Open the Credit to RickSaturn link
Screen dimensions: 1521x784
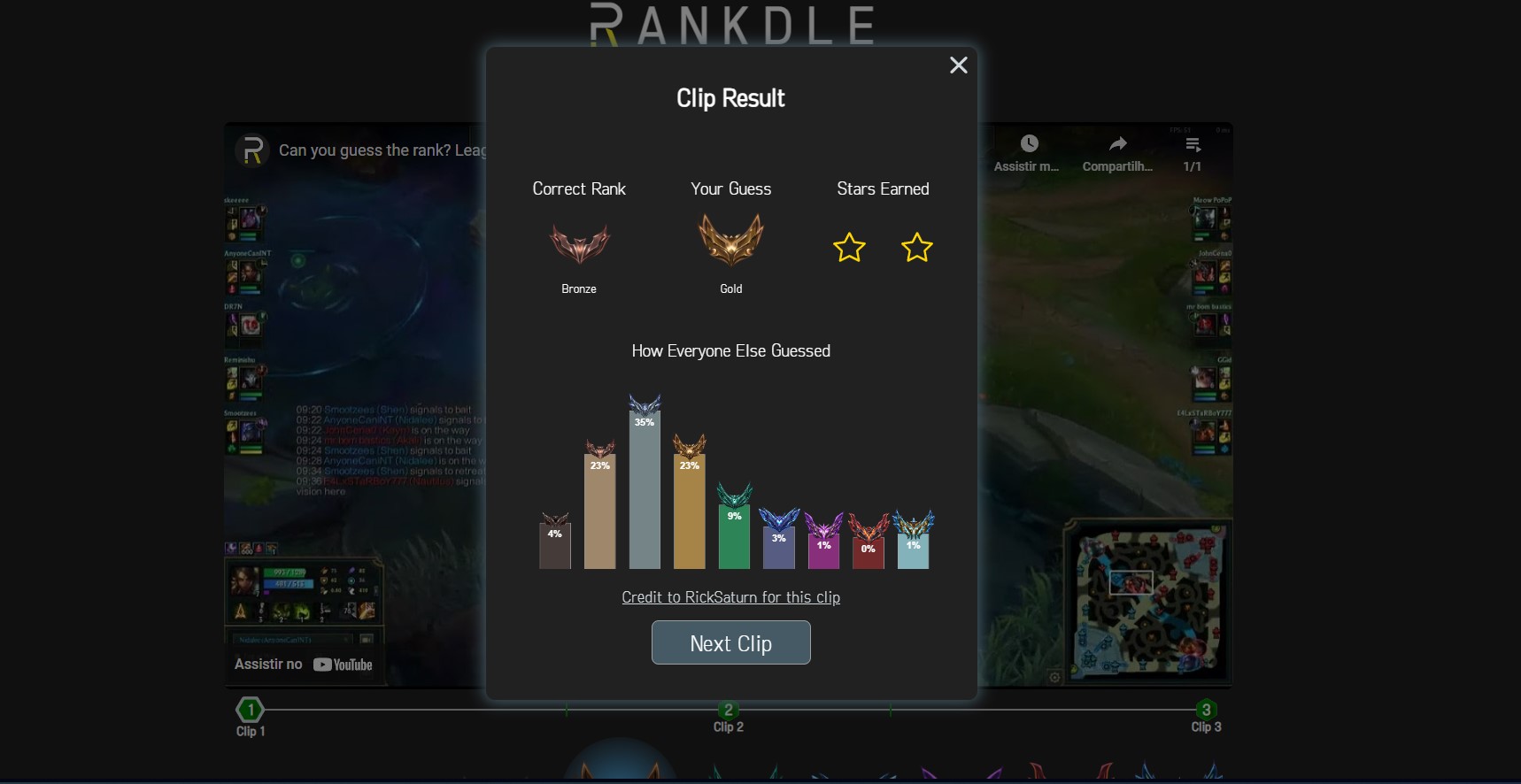[730, 597]
